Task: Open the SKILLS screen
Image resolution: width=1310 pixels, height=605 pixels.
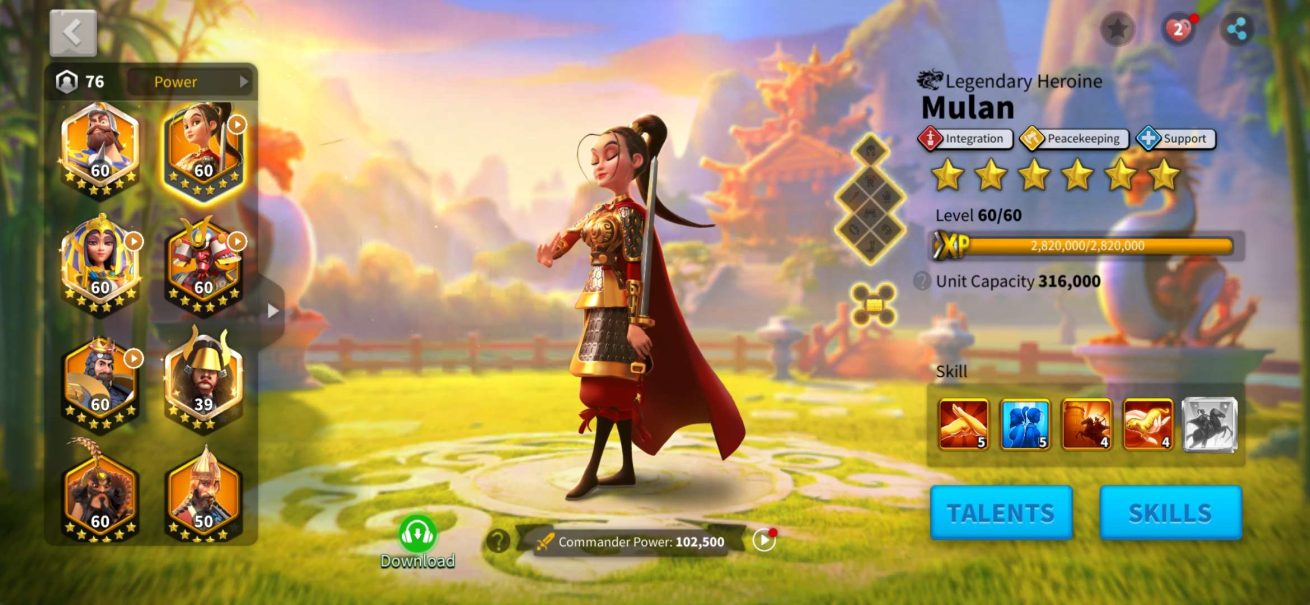Action: coord(1170,513)
